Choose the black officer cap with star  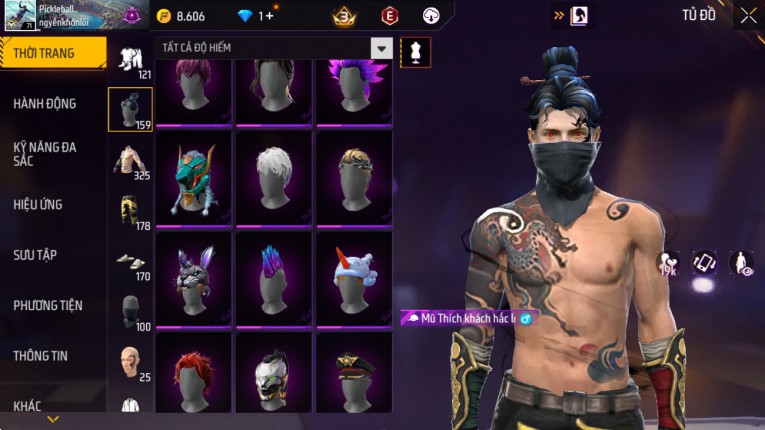pos(354,374)
